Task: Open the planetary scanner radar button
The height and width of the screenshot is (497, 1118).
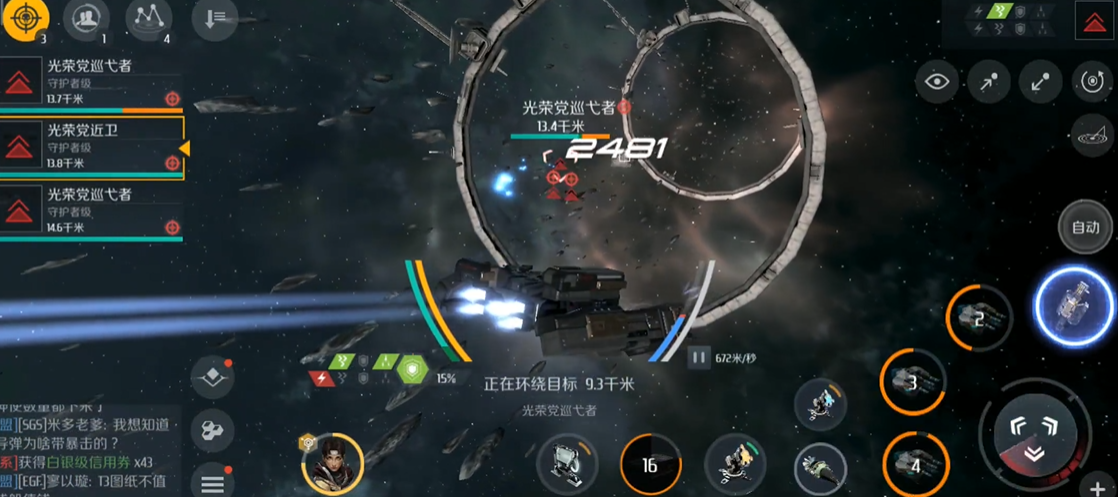Action: point(1091,132)
